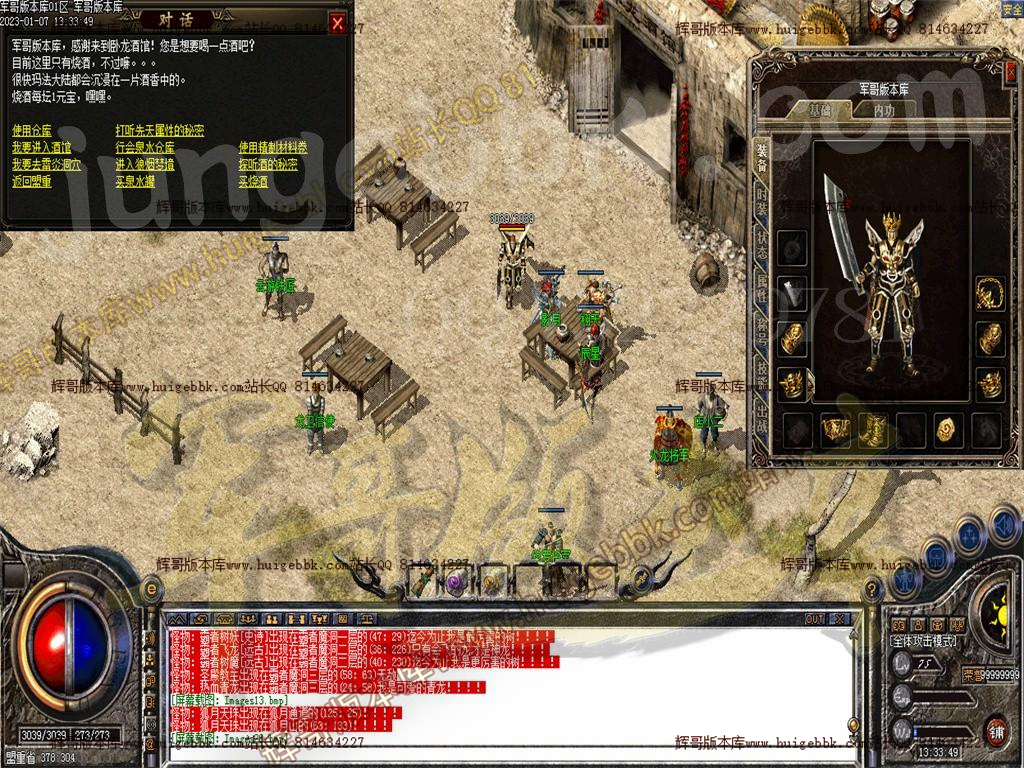Buy liquor via the 买烧酒 link
This screenshot has width=1024, height=768.
tap(253, 182)
